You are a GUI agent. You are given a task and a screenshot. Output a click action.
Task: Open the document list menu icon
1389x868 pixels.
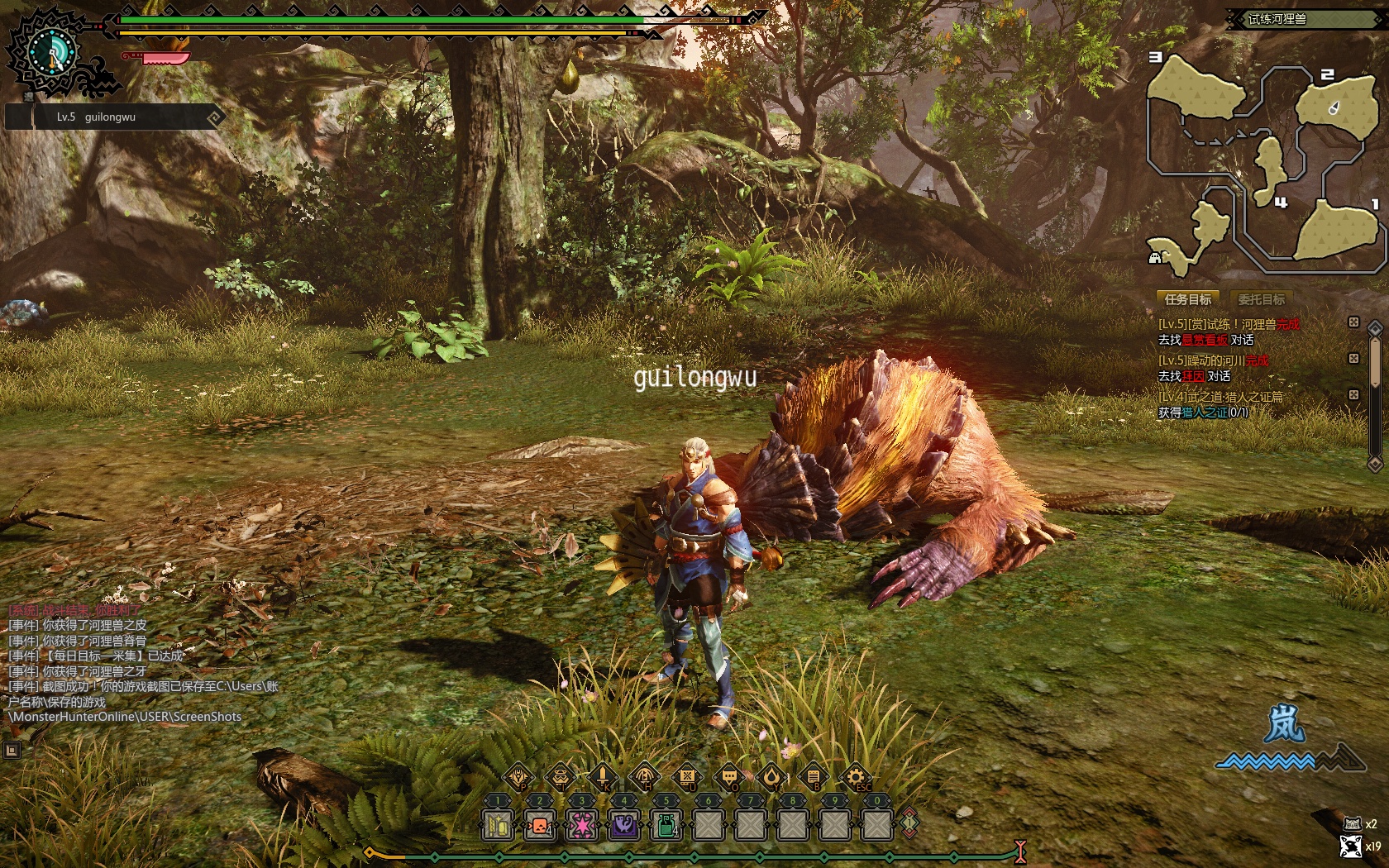(813, 776)
